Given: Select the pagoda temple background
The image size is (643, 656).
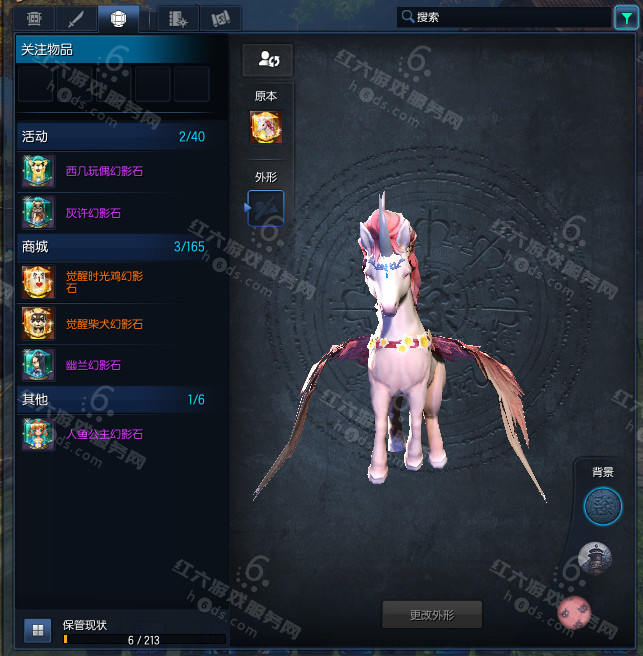Looking at the screenshot, I should click(595, 559).
